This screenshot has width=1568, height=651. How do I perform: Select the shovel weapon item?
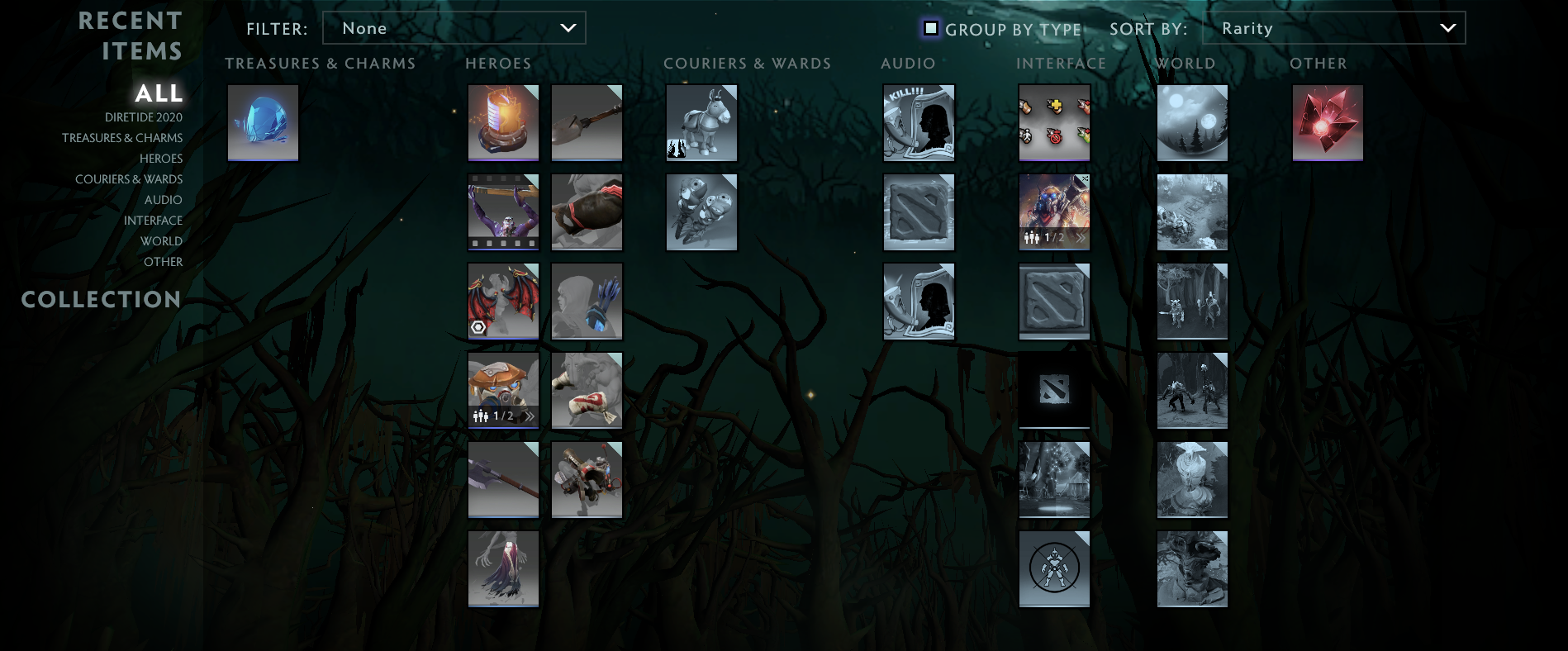pos(587,122)
